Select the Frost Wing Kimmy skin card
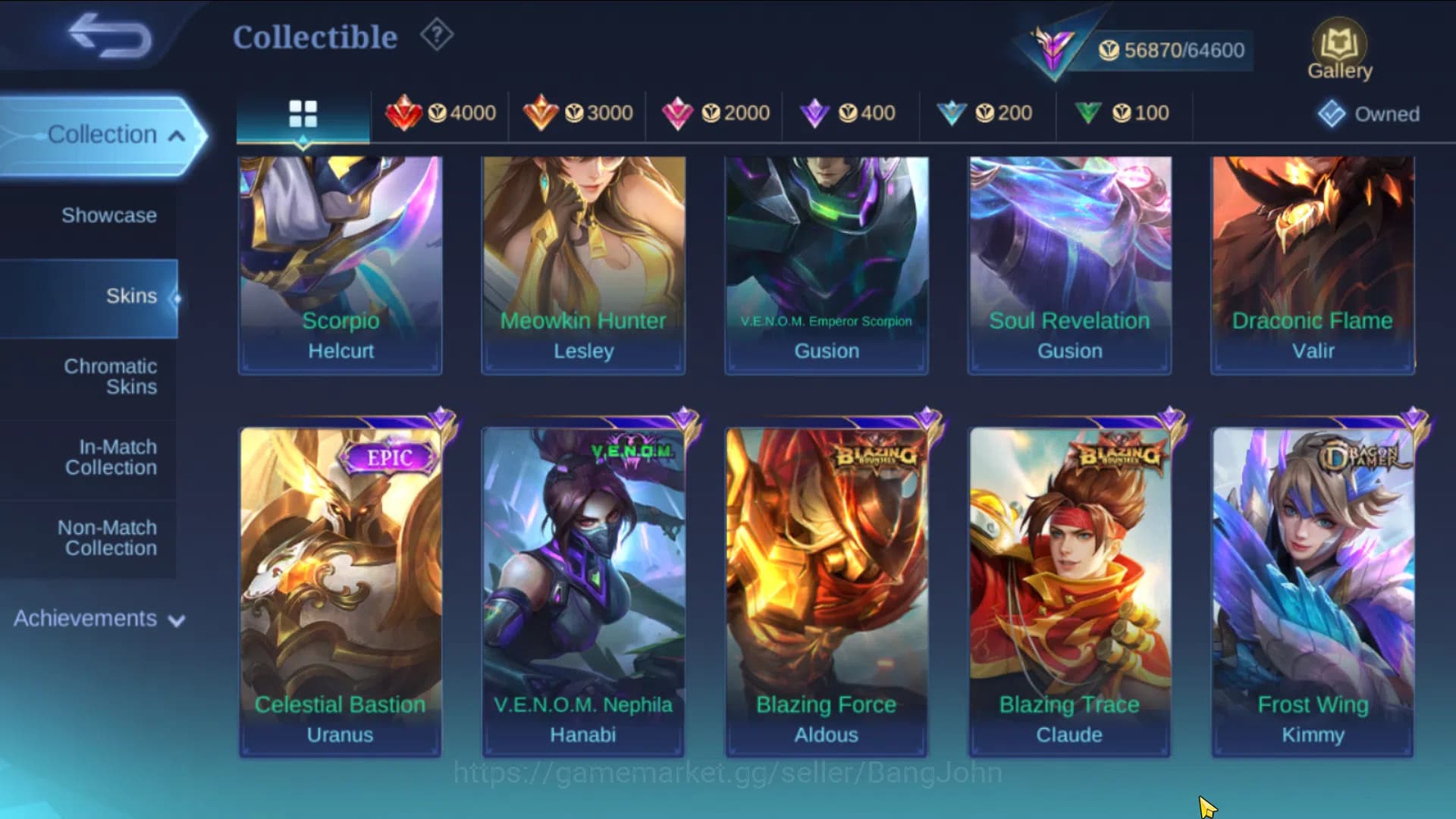Viewport: 1456px width, 819px height. (1311, 591)
